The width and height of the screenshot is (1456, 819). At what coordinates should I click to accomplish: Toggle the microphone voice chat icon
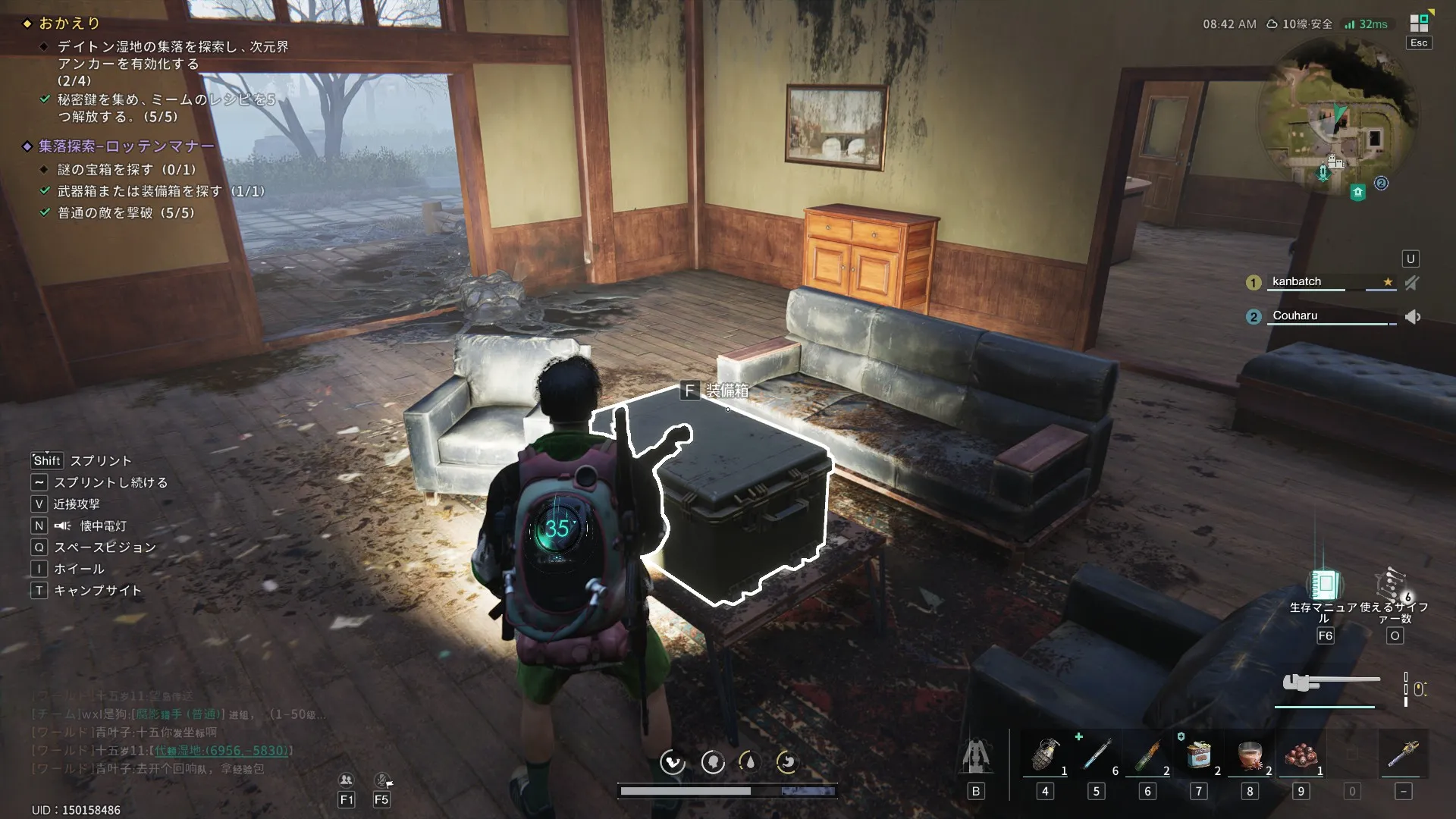pyautogui.click(x=382, y=780)
